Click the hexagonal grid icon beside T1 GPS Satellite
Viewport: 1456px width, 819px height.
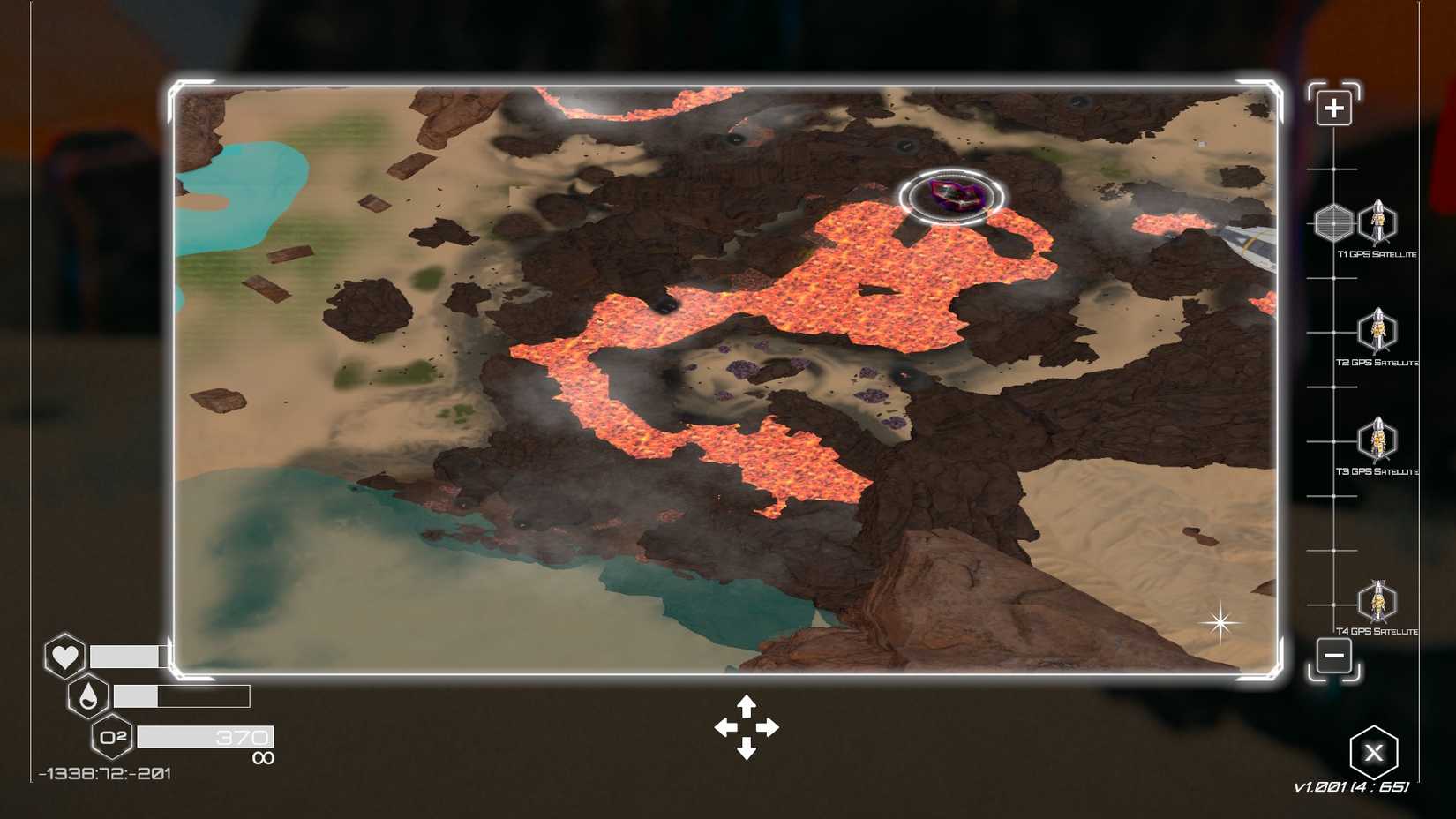tap(1332, 223)
